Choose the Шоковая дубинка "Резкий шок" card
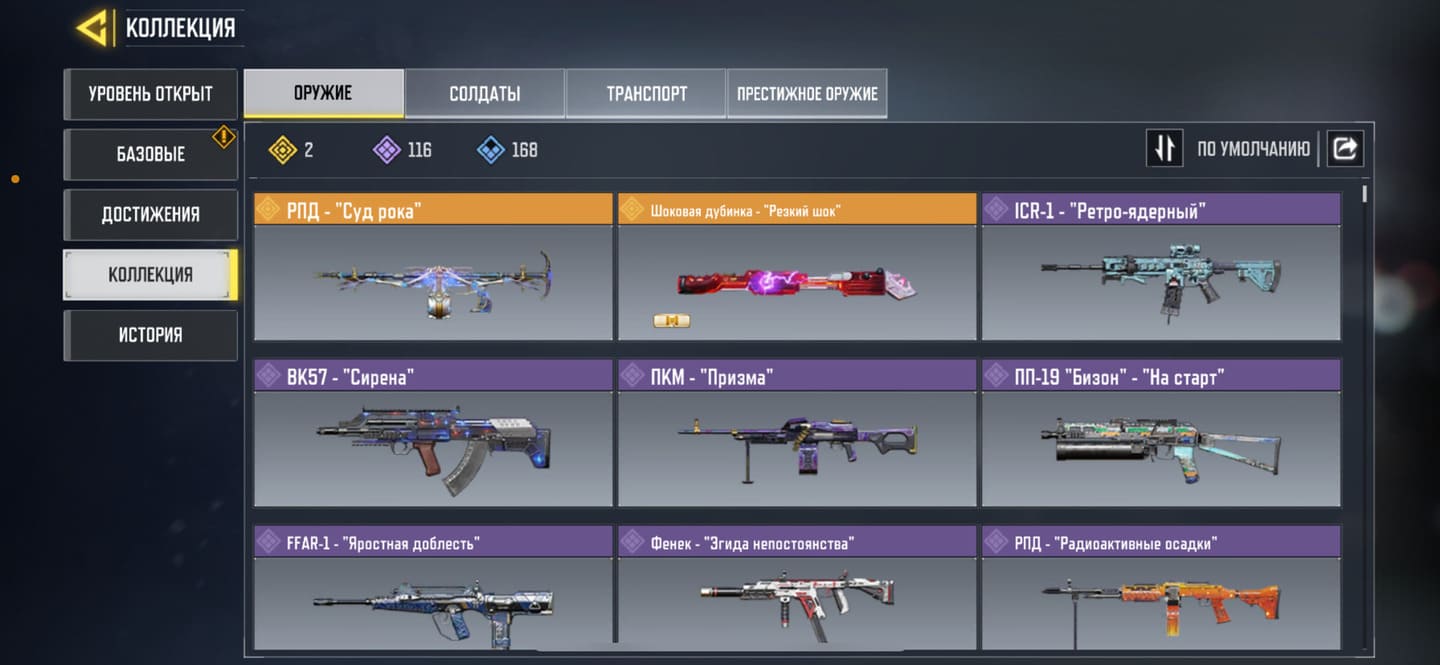The image size is (1440, 665). (x=796, y=267)
